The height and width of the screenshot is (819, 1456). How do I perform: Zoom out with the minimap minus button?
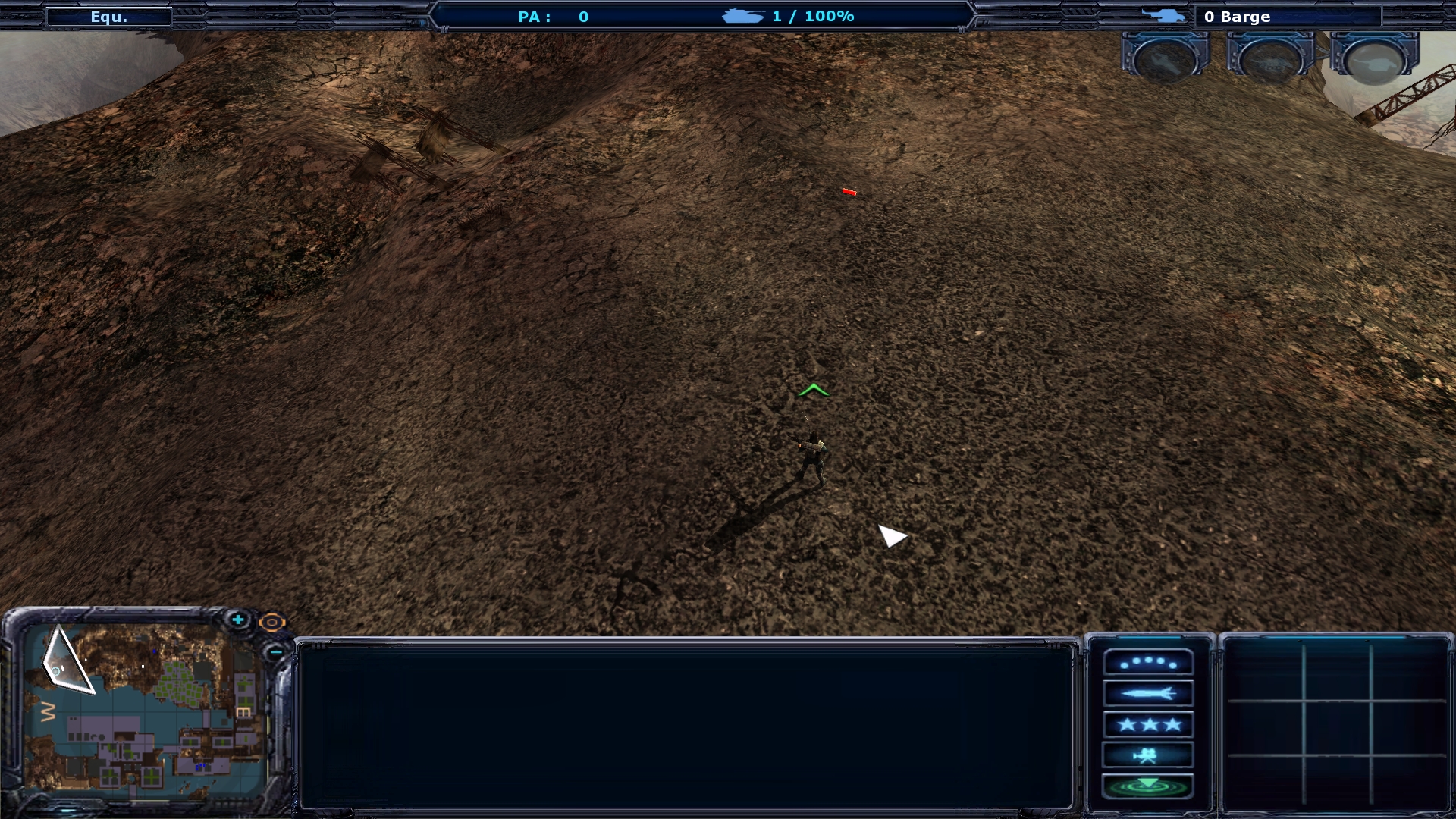(x=275, y=651)
